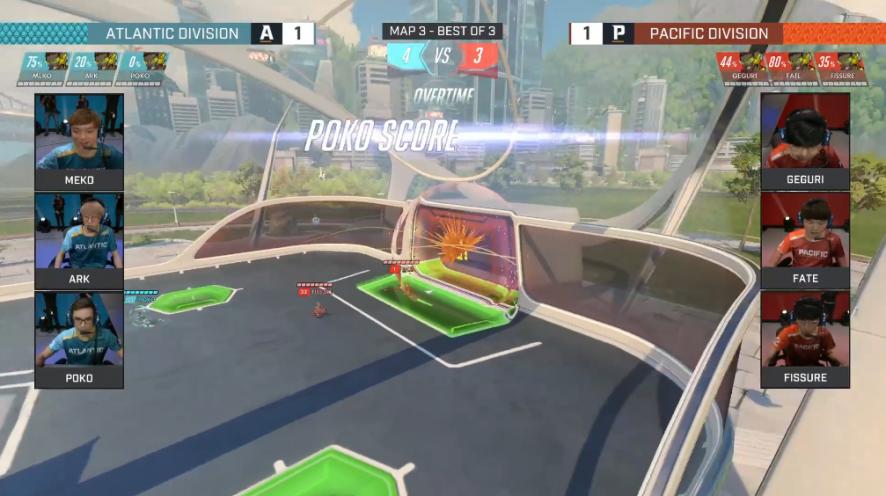Viewport: 886px width, 496px height.
Task: Spectate MEKO via the 75% ultimate hero tile
Action: coord(42,66)
